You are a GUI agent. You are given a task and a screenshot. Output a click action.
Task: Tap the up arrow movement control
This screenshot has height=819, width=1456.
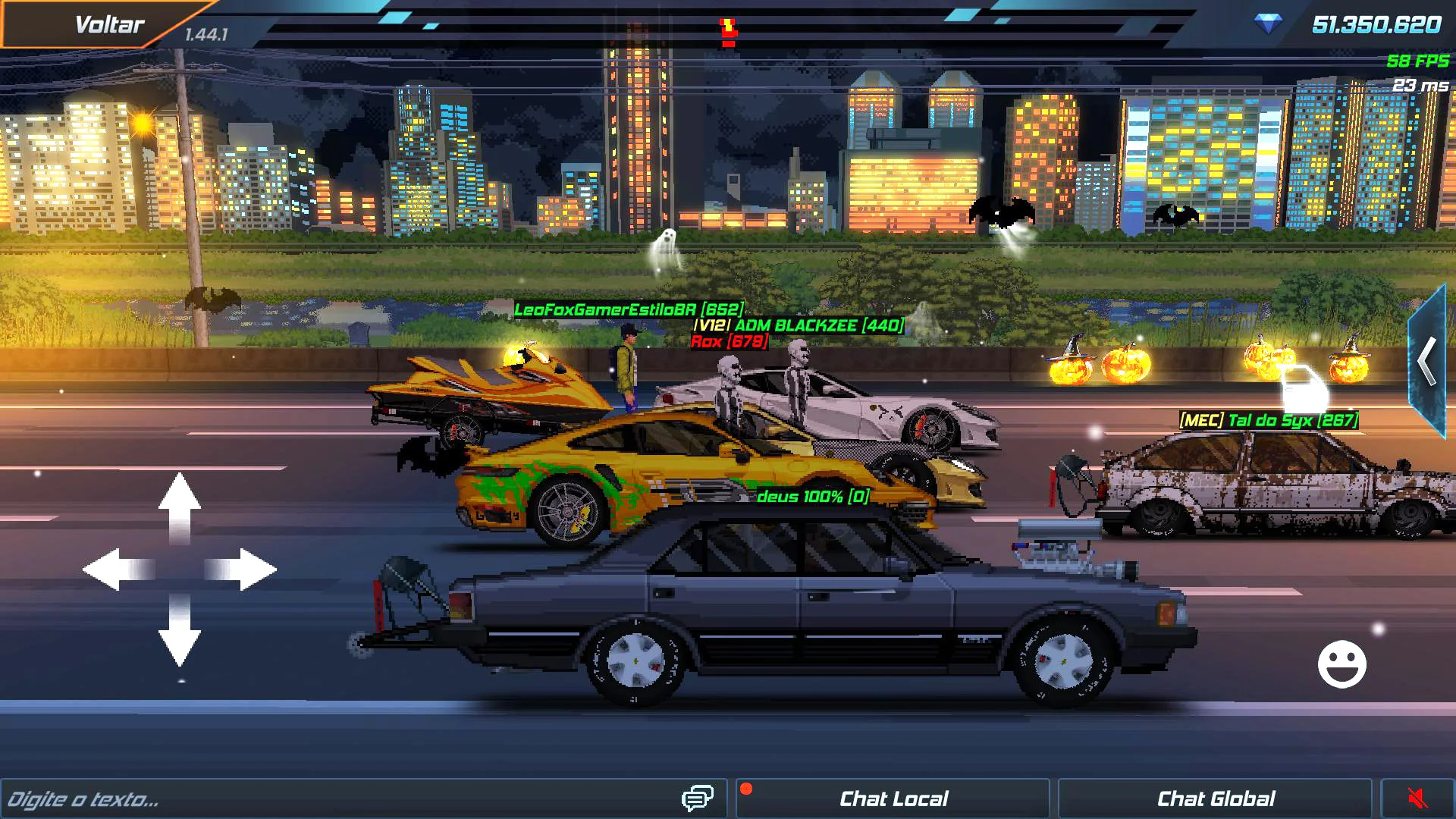180,507
